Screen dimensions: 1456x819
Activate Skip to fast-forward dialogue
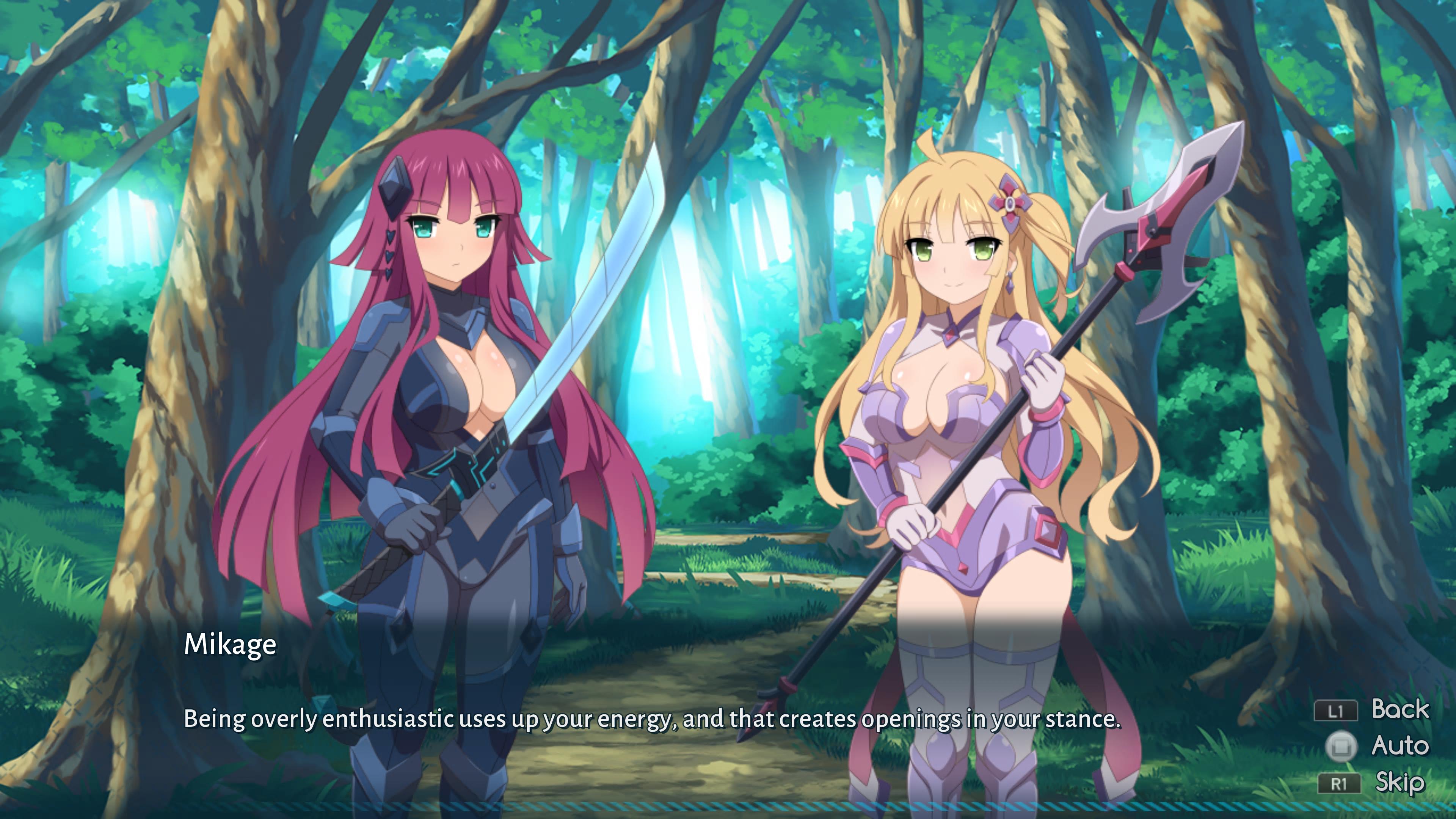point(1399,783)
